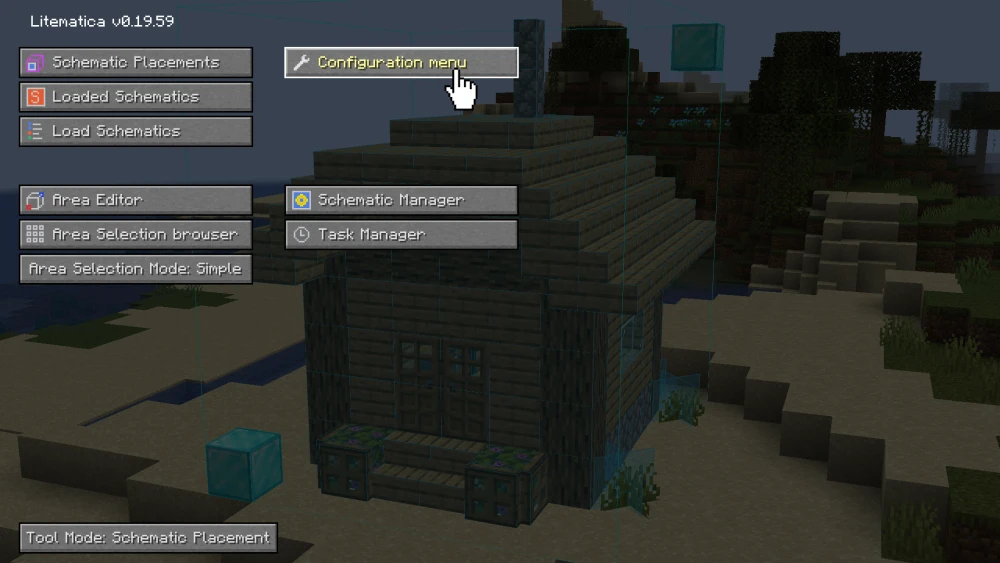This screenshot has height=563, width=1000.
Task: Show the Area Selection browser
Action: [x=135, y=234]
